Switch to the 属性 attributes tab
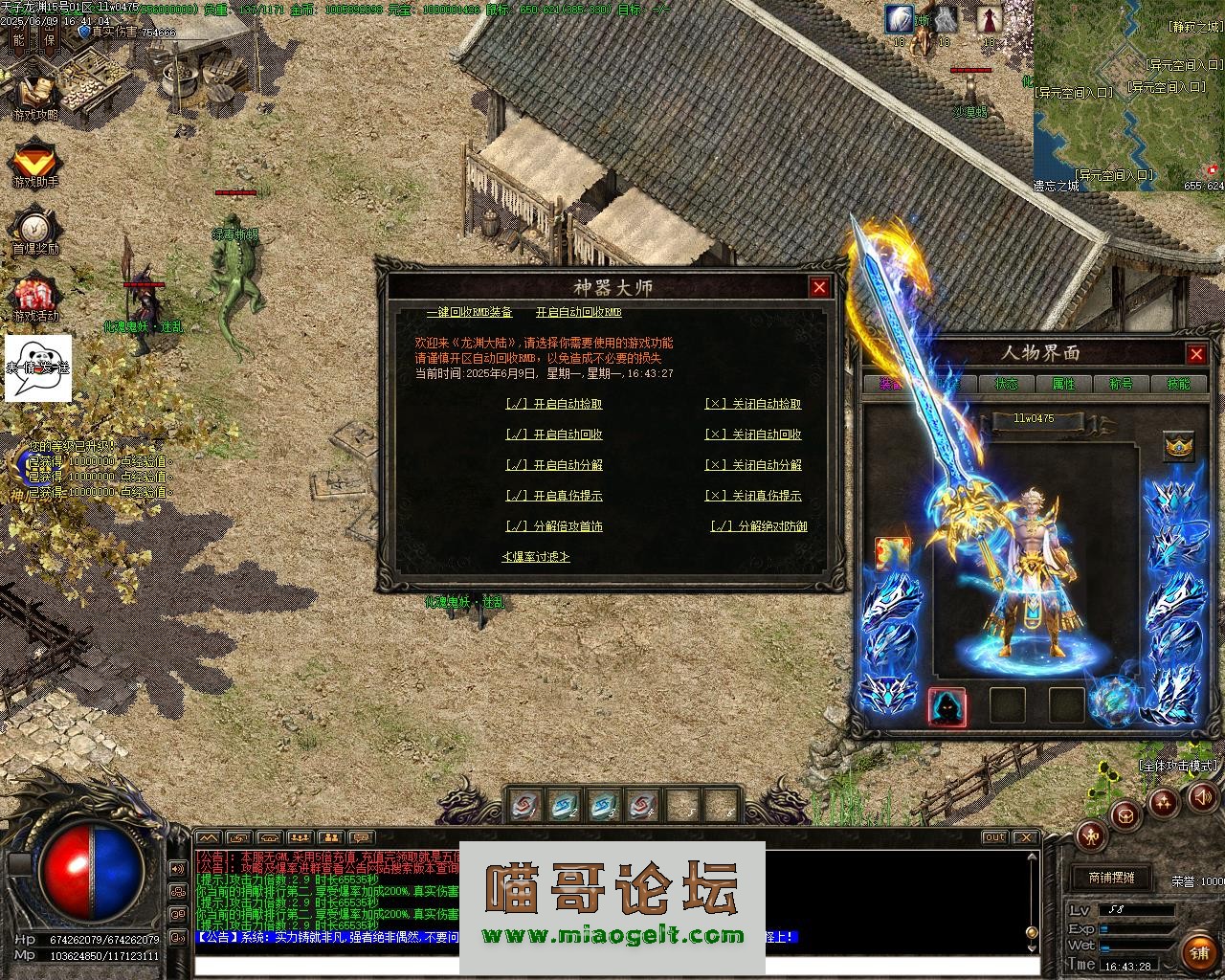The image size is (1225, 980). click(1063, 384)
